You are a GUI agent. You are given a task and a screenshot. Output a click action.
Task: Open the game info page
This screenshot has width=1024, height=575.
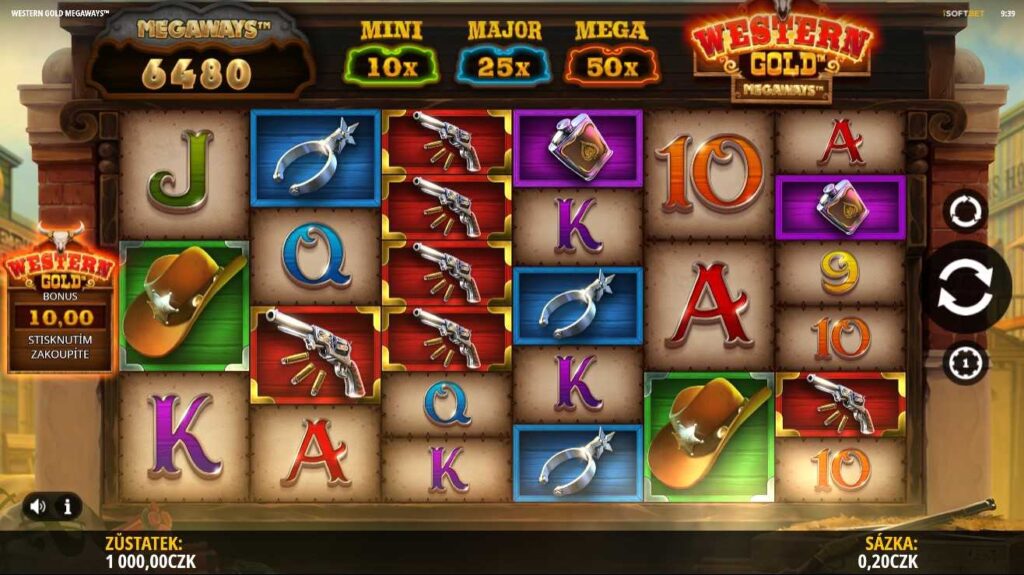pyautogui.click(x=68, y=507)
